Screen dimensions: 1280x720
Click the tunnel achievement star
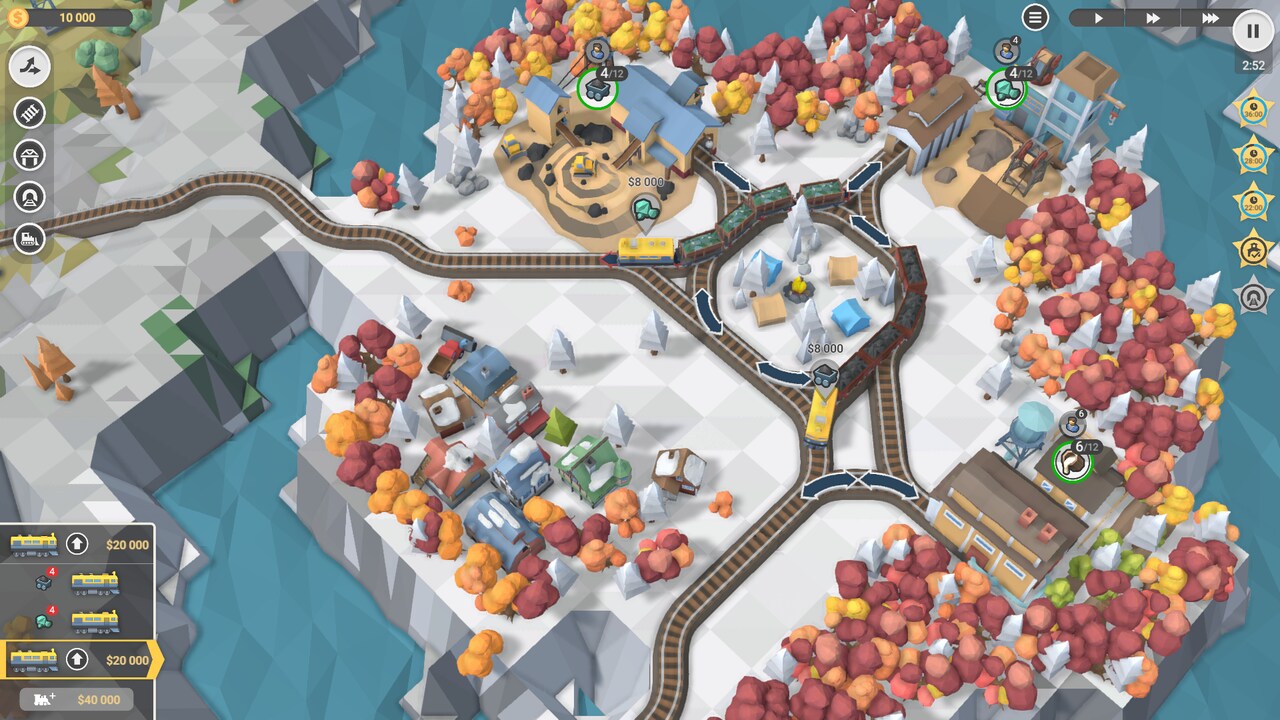click(1255, 297)
